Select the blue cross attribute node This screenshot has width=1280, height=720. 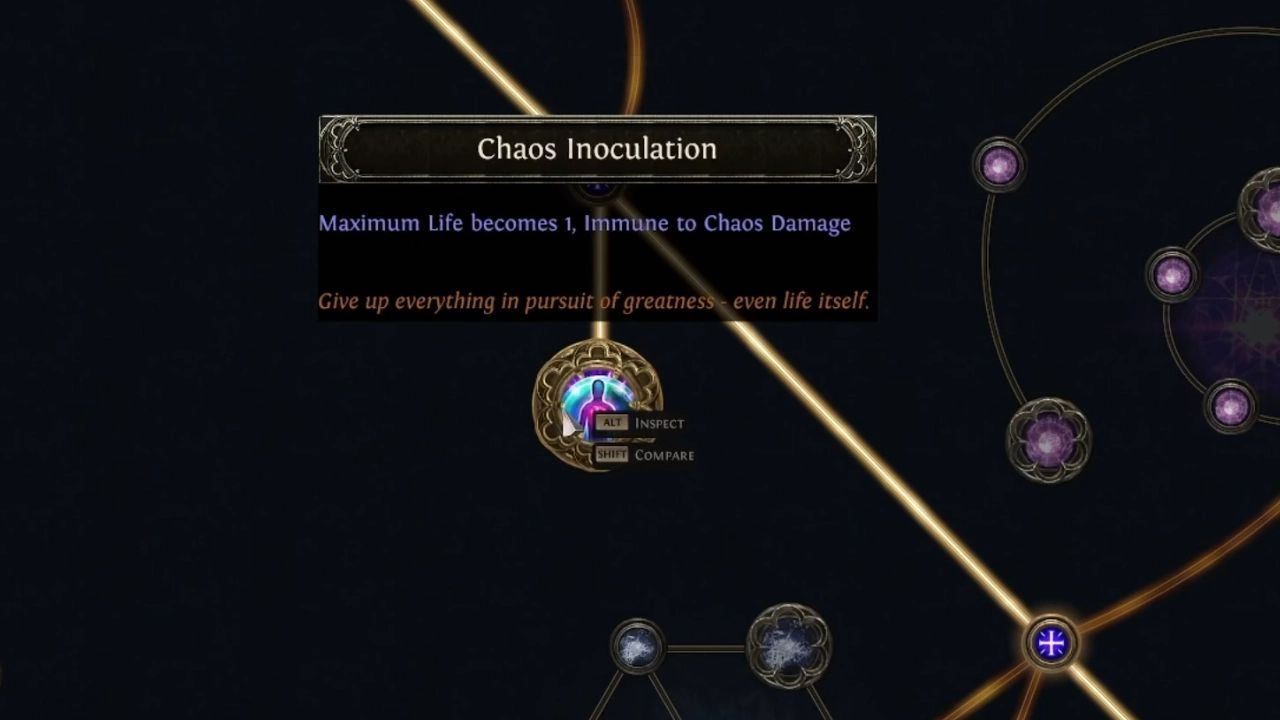coord(1050,642)
